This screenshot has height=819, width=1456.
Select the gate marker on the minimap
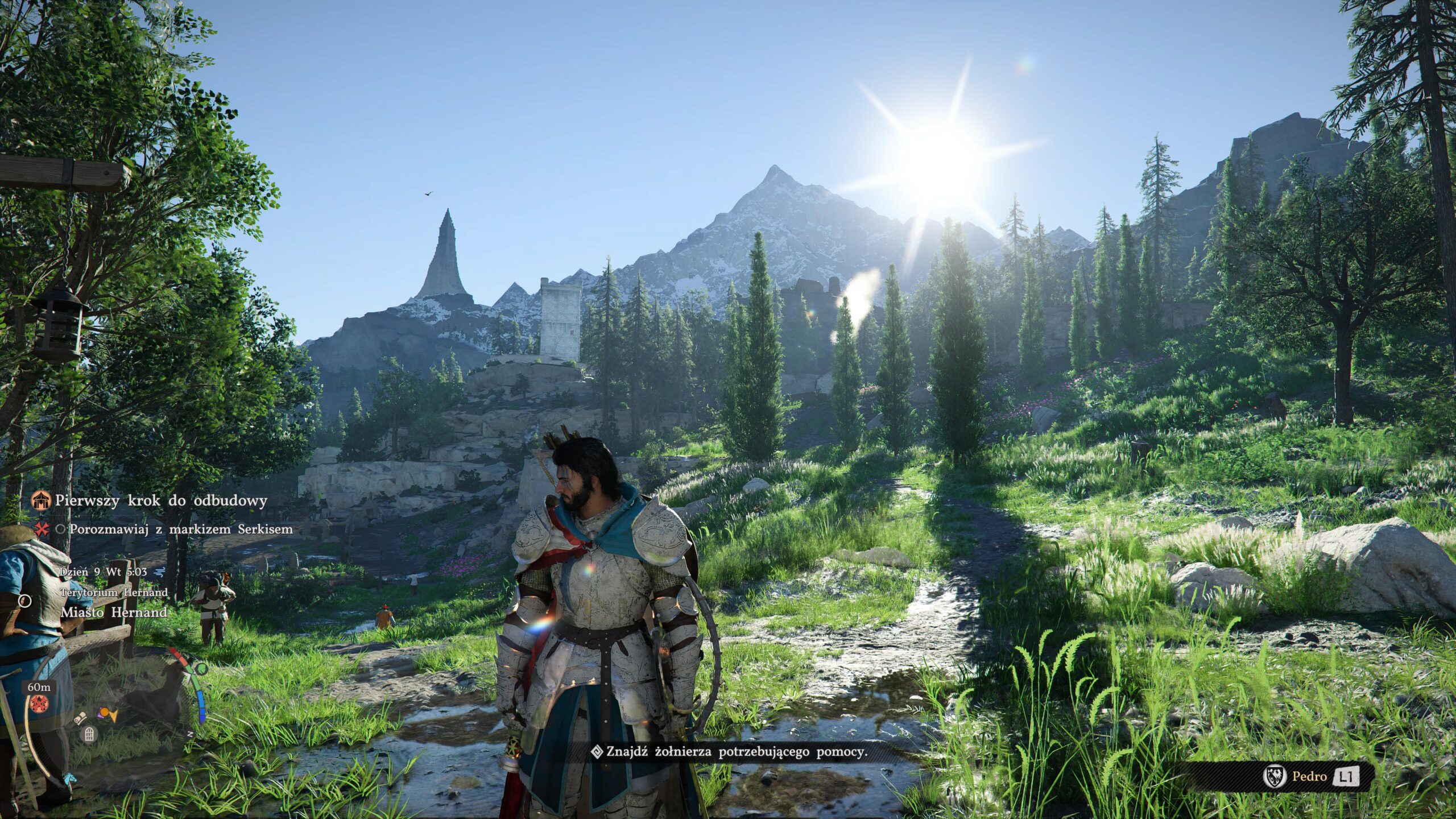click(89, 735)
